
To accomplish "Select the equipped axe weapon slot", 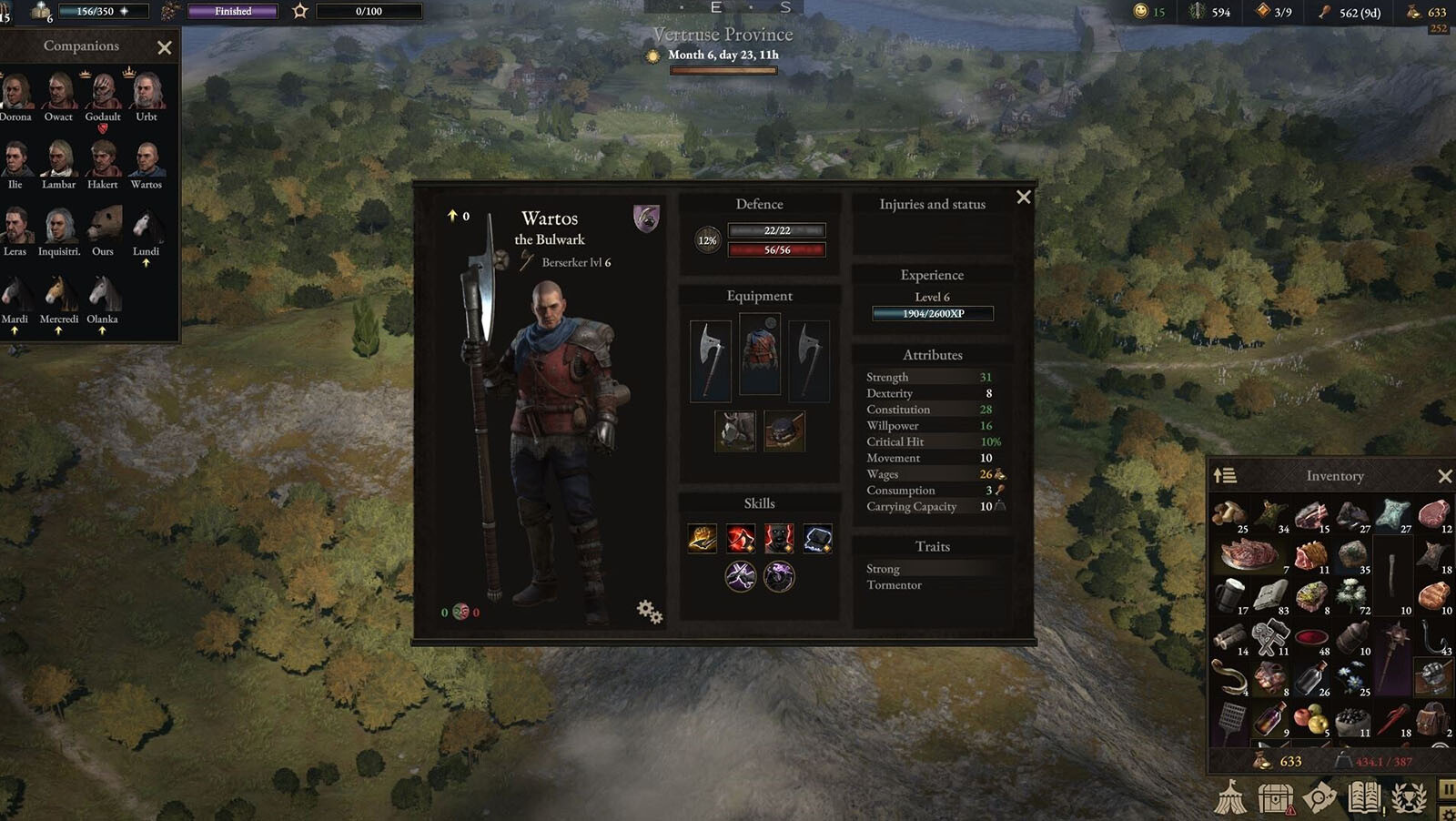I will pyautogui.click(x=711, y=360).
